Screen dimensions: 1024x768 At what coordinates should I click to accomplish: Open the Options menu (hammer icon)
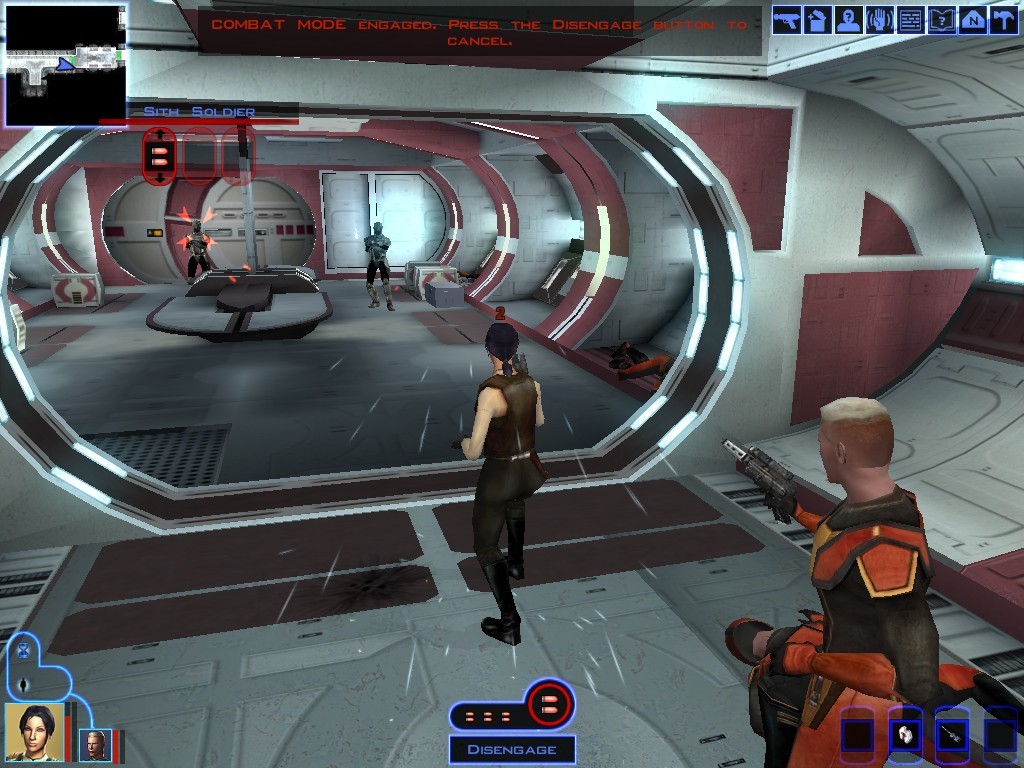click(1002, 21)
